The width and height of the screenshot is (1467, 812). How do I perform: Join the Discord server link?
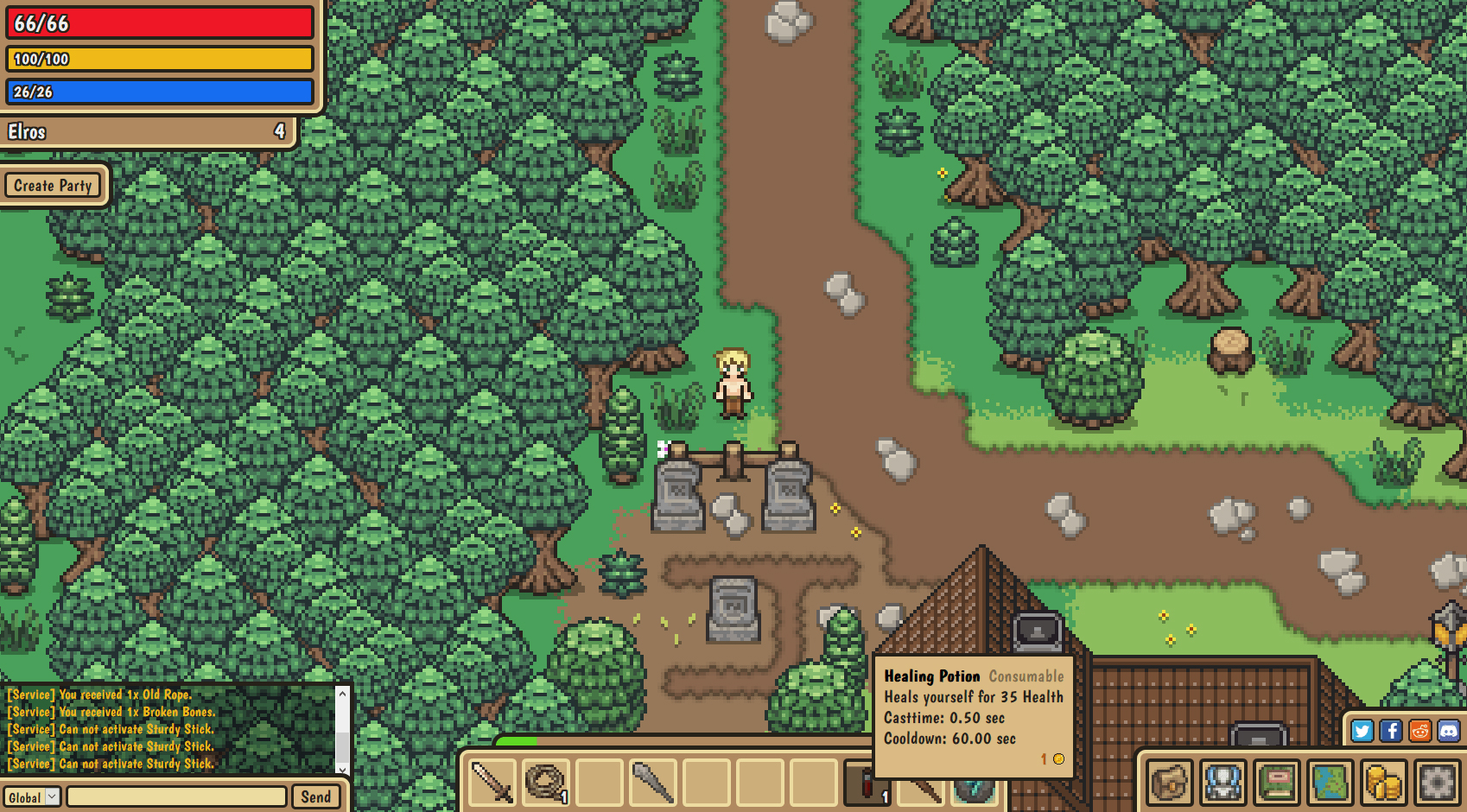[x=1448, y=731]
